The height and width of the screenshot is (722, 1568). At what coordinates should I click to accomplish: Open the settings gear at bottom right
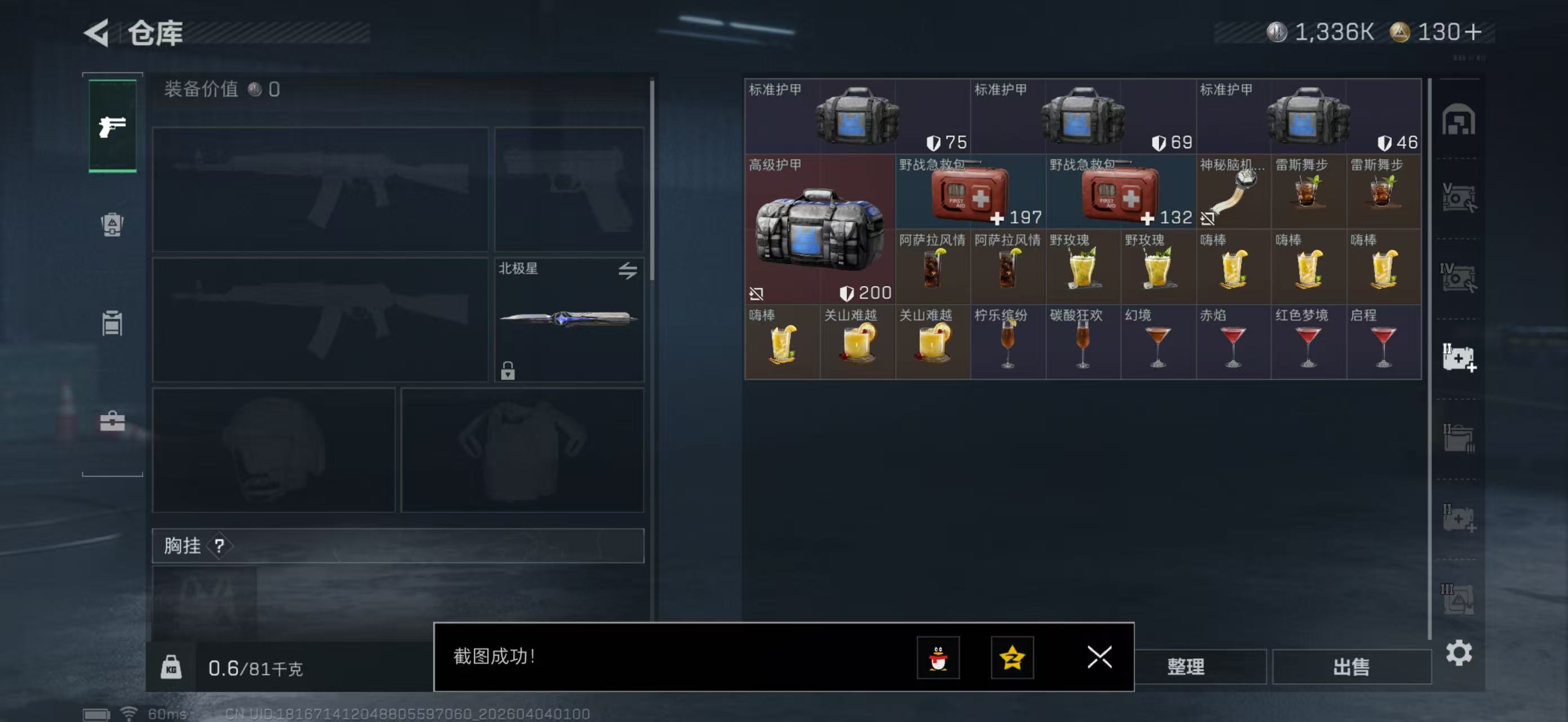coord(1459,653)
